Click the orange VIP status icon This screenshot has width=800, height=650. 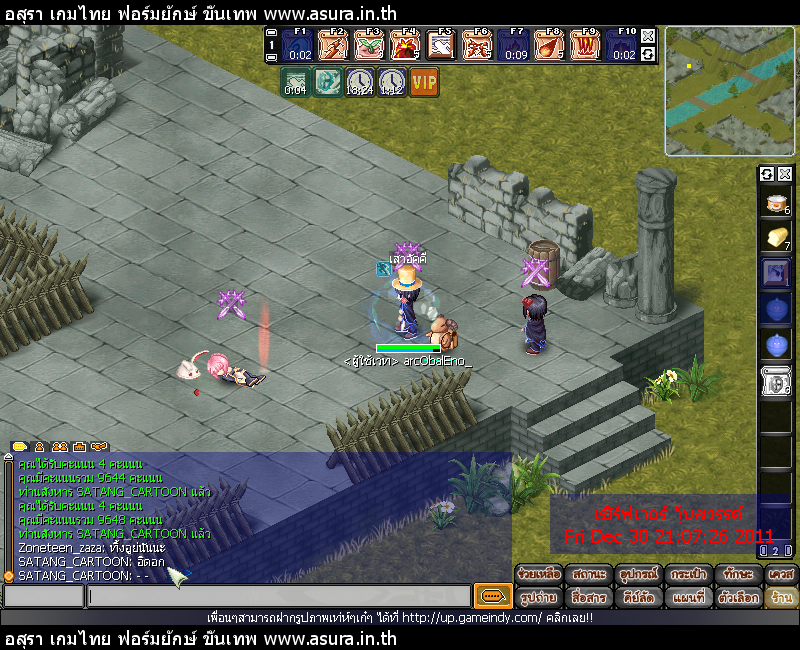424,82
